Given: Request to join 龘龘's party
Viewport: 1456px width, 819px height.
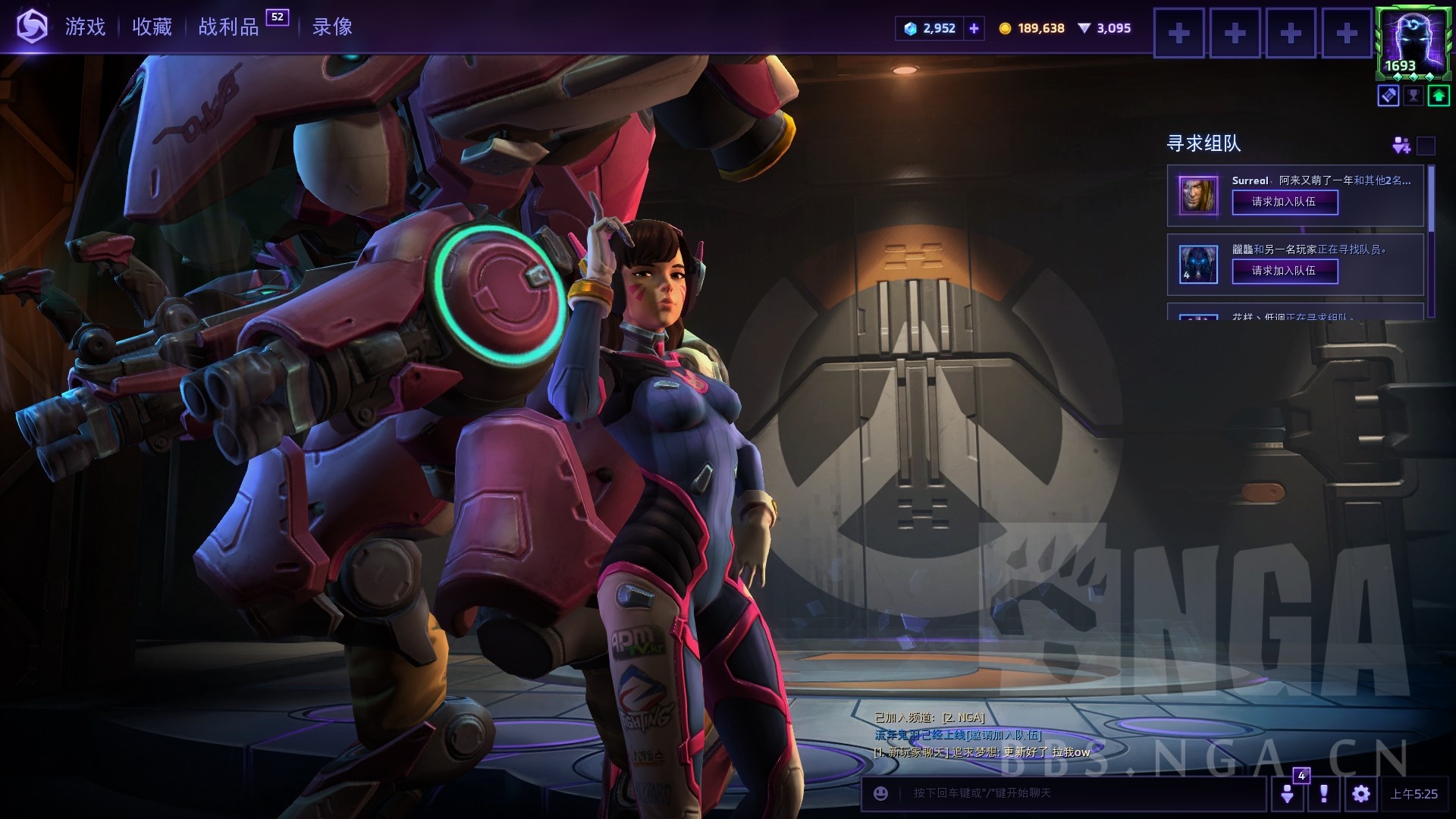Looking at the screenshot, I should coord(1285,271).
